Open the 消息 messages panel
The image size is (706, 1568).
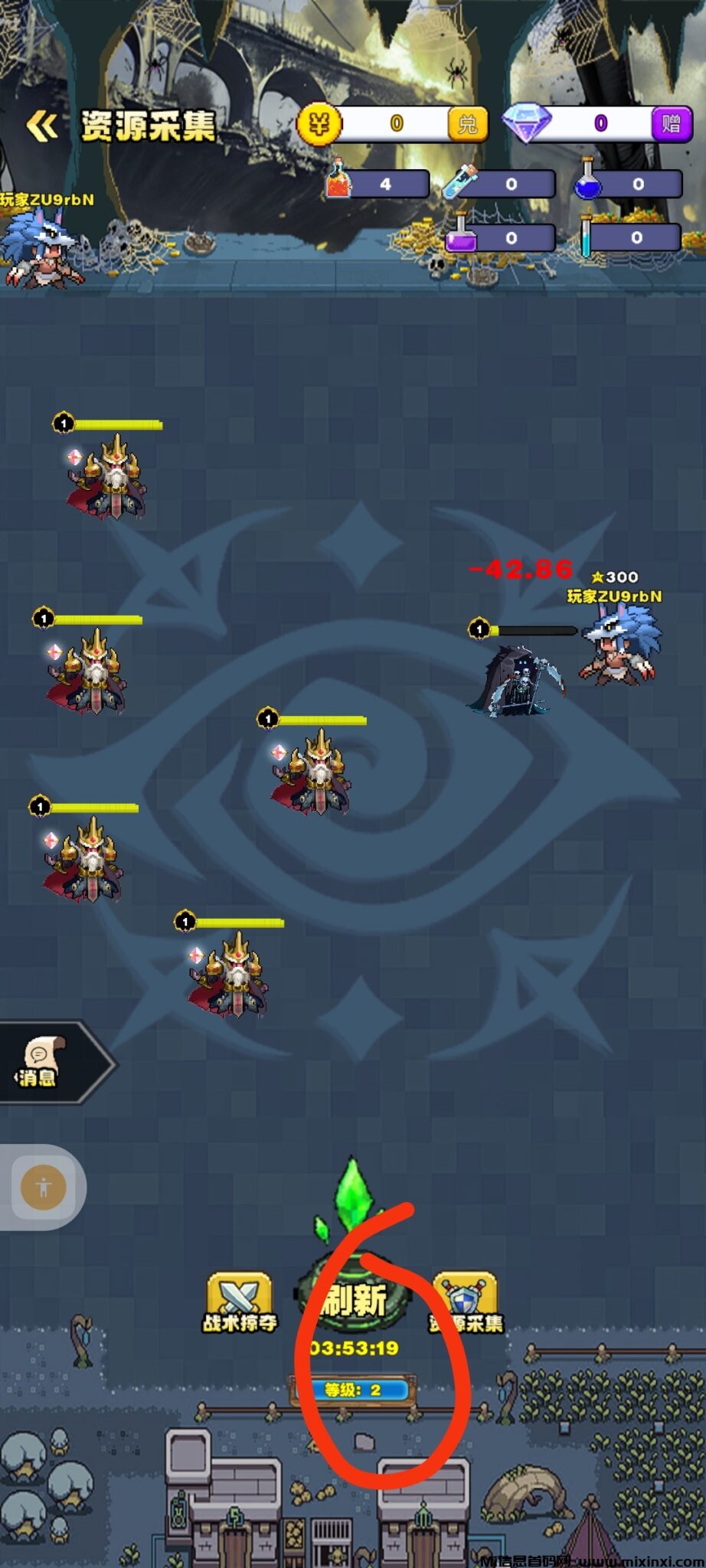[40, 1062]
